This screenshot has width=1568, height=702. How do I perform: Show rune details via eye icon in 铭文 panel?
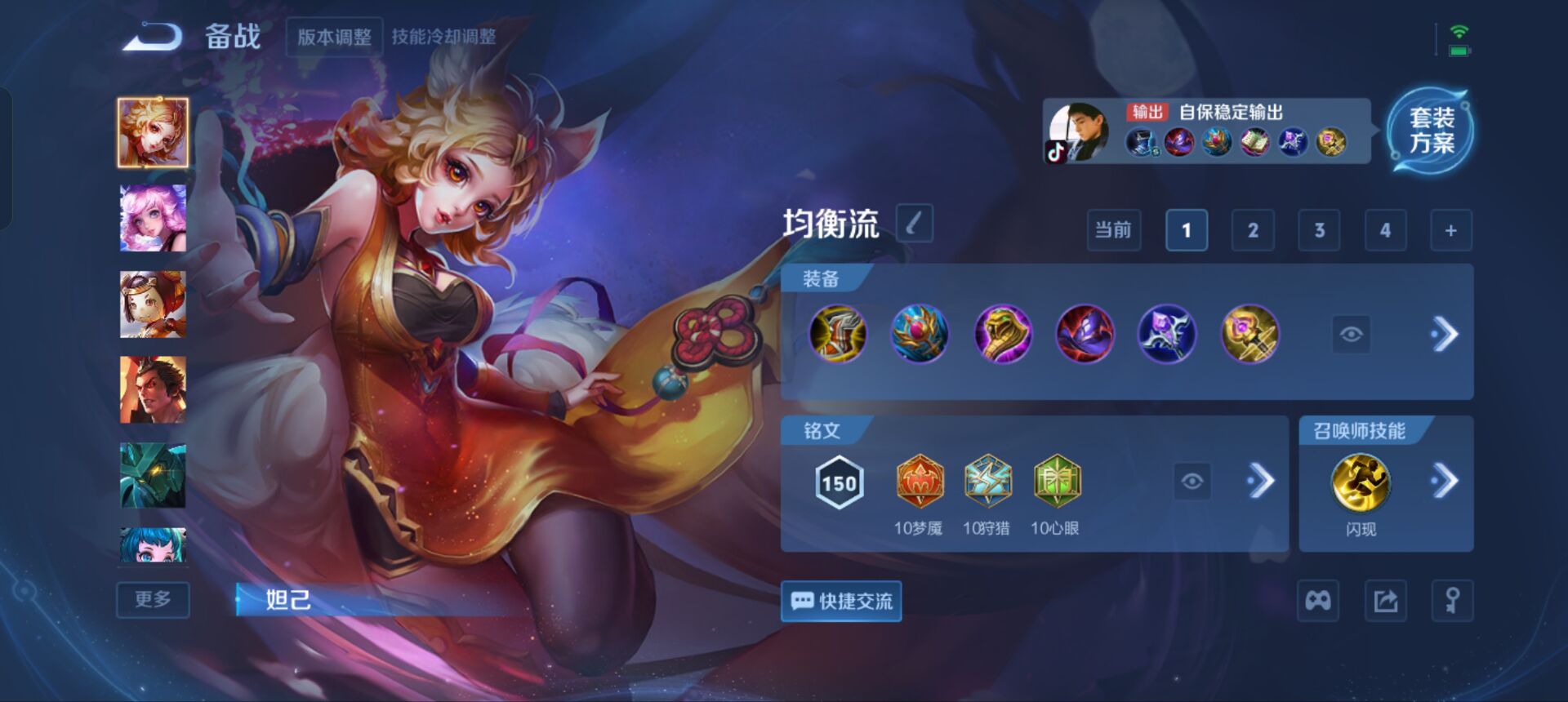tap(1193, 483)
